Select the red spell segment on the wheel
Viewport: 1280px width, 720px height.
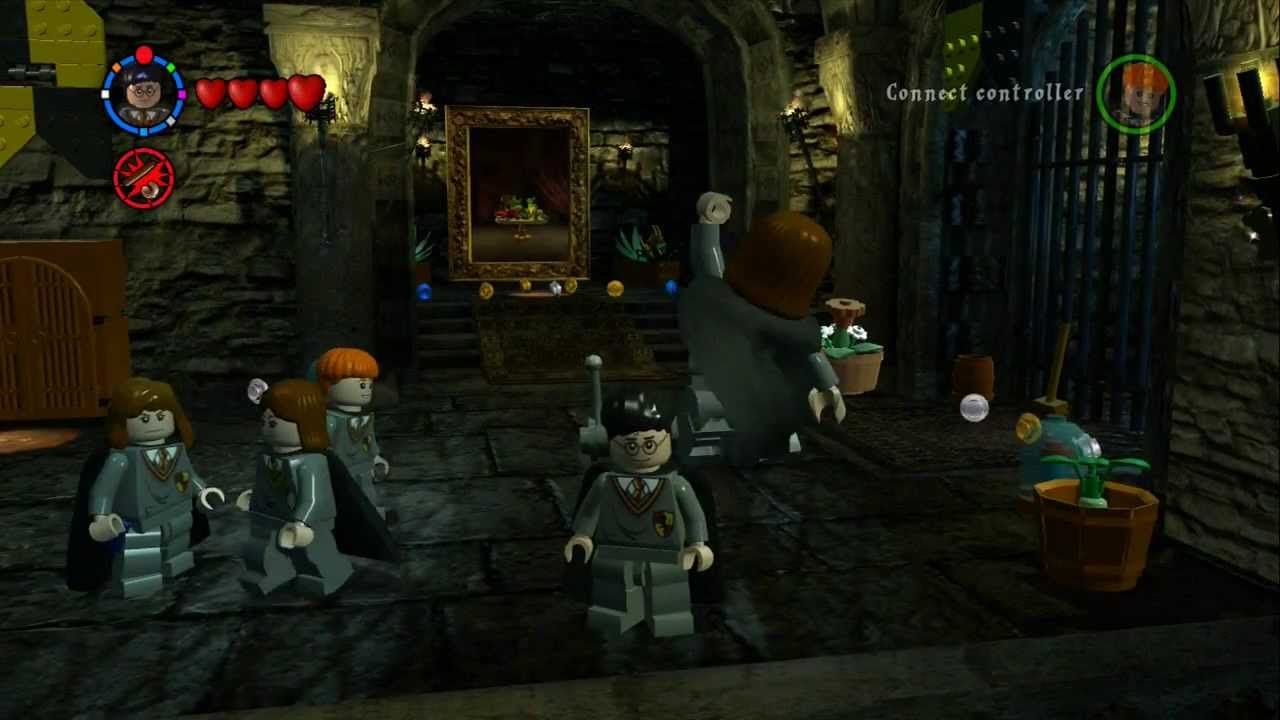tap(143, 54)
